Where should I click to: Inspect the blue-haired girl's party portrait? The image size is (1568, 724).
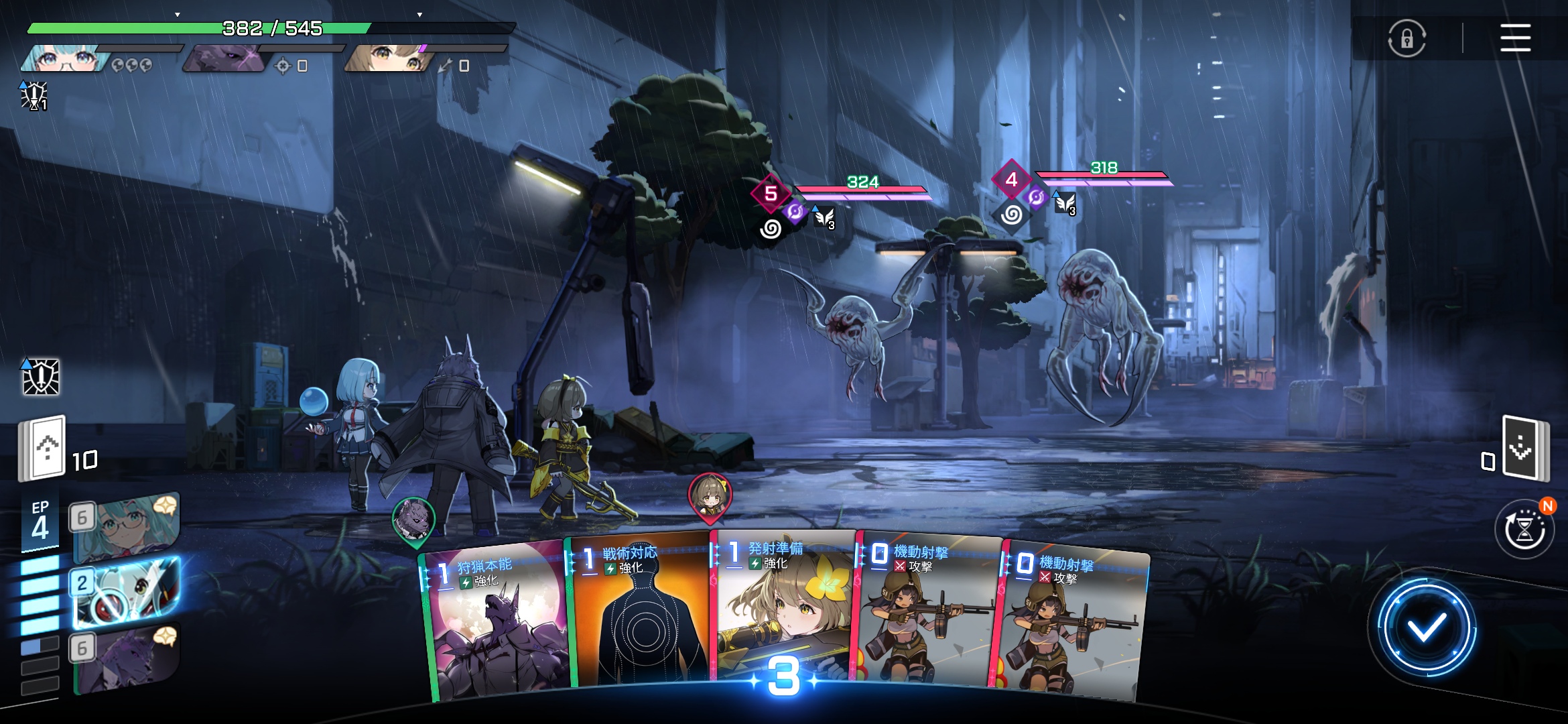coord(64,59)
